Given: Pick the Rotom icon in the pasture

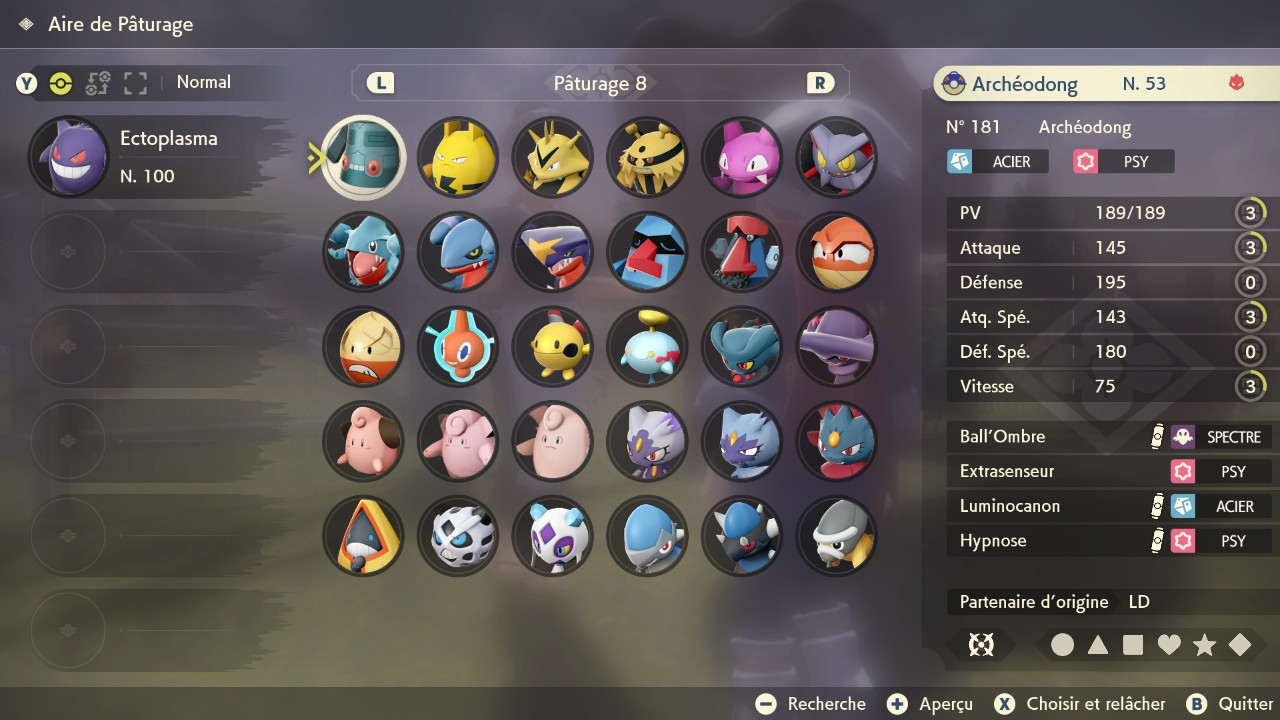Looking at the screenshot, I should 458,346.
